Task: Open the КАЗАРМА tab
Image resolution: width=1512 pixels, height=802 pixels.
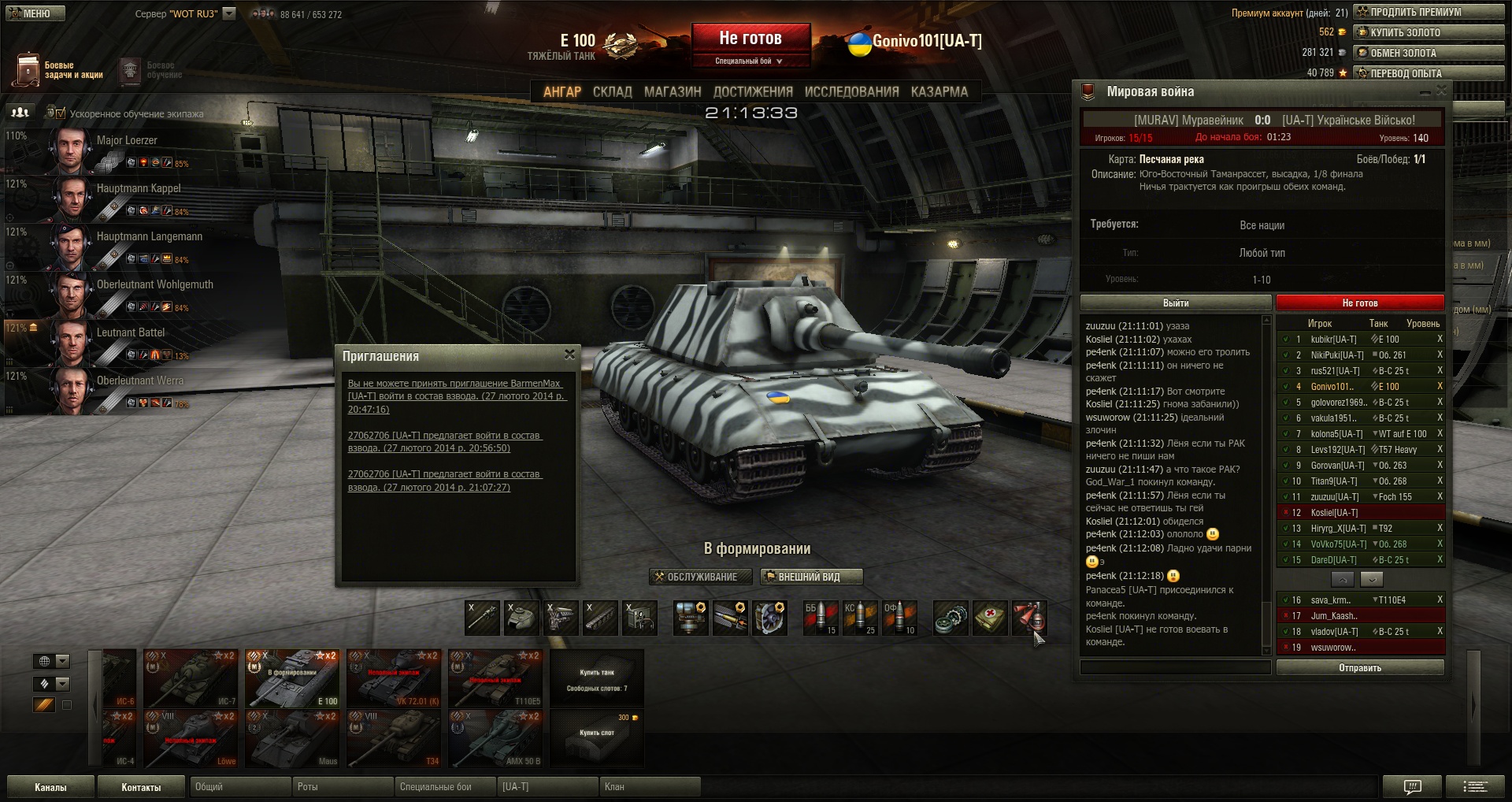Action: 939,92
